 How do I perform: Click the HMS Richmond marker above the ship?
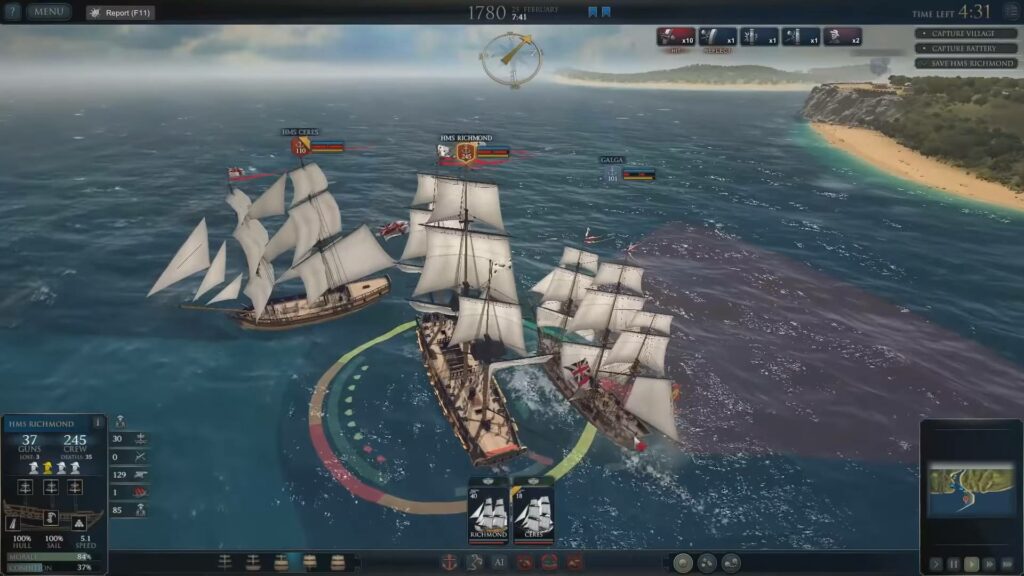[465, 152]
